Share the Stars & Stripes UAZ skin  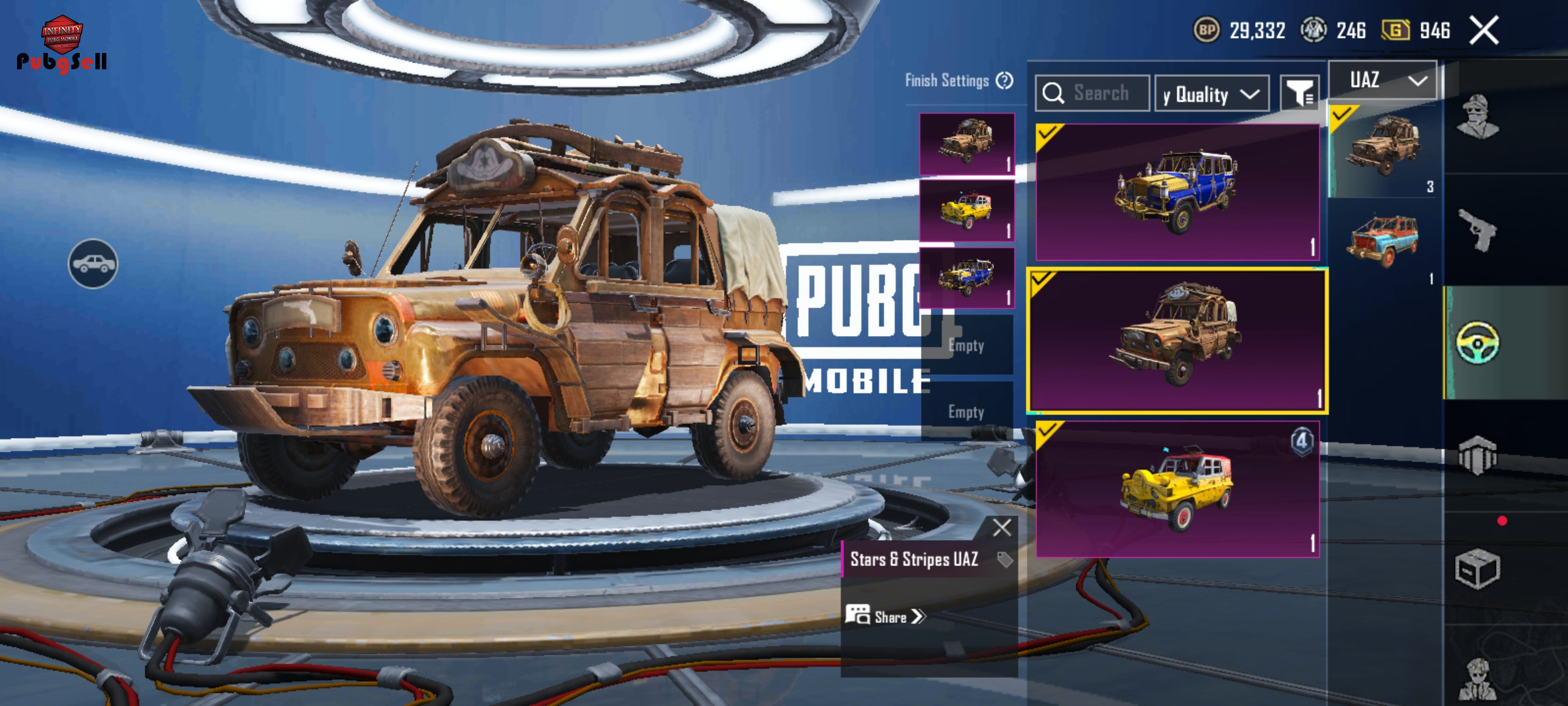[886, 616]
